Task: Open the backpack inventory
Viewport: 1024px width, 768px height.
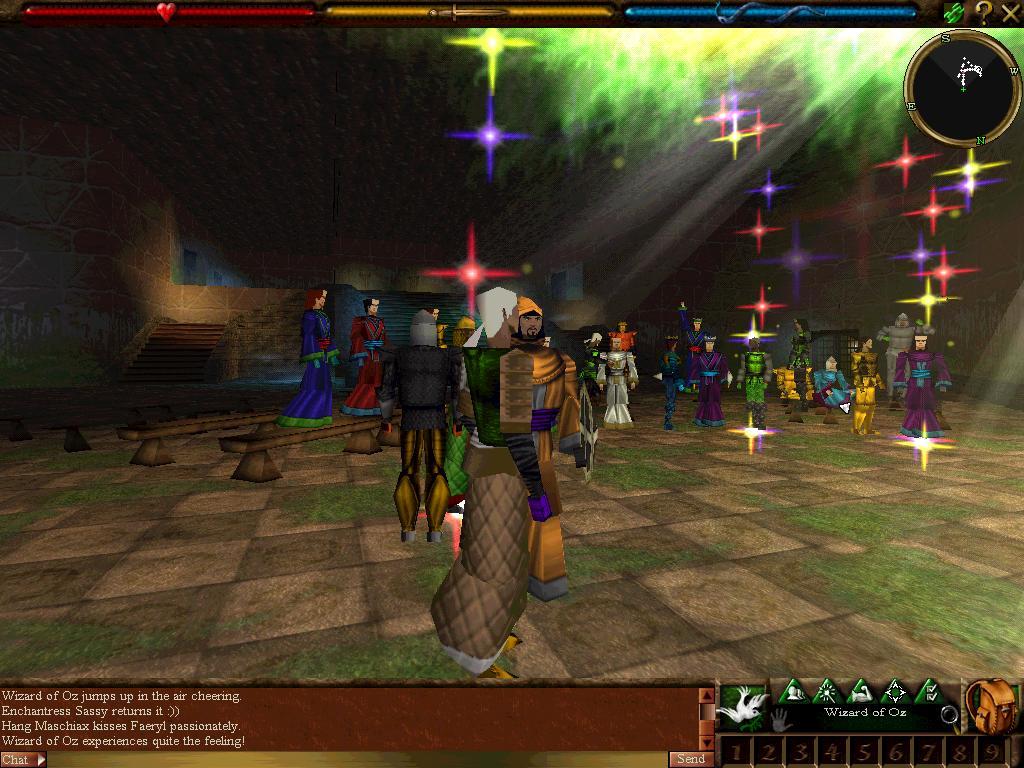Action: point(993,706)
